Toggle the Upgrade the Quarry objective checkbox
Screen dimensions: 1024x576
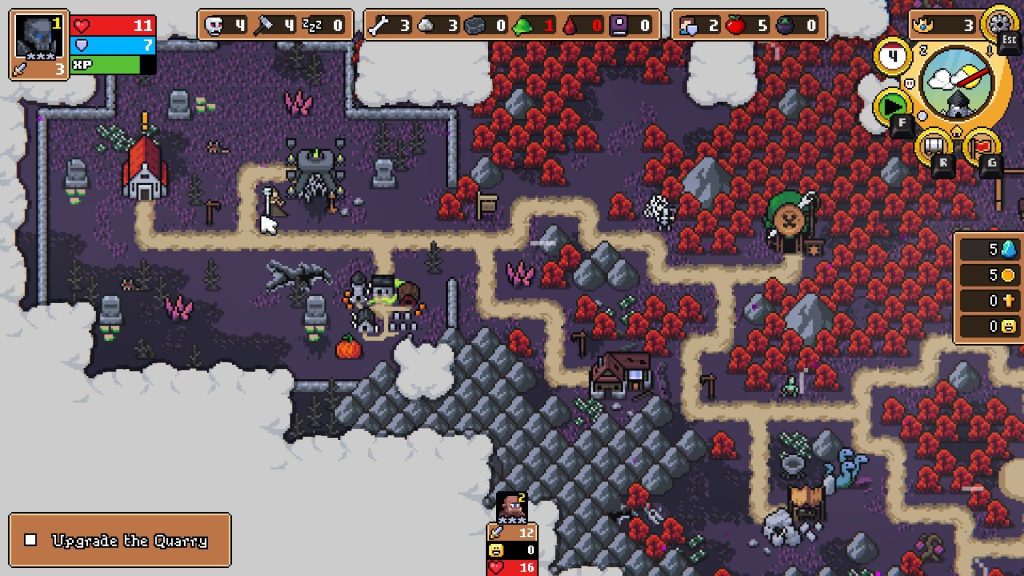tap(31, 540)
